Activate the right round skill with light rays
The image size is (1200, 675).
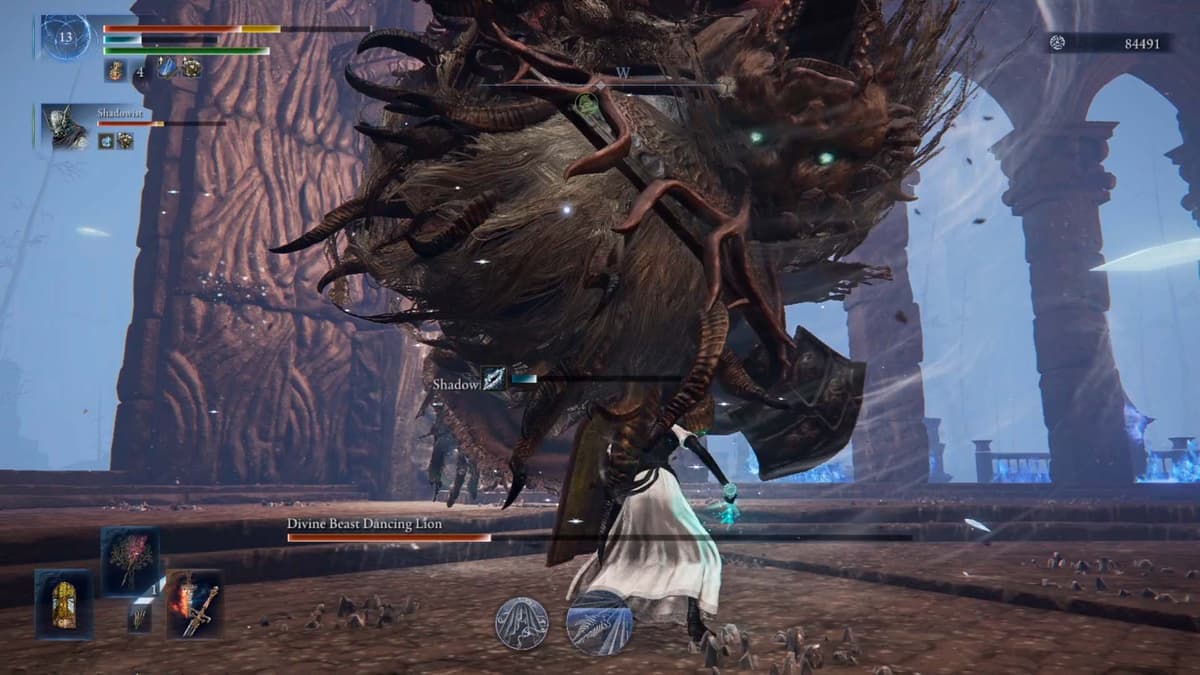coord(597,621)
